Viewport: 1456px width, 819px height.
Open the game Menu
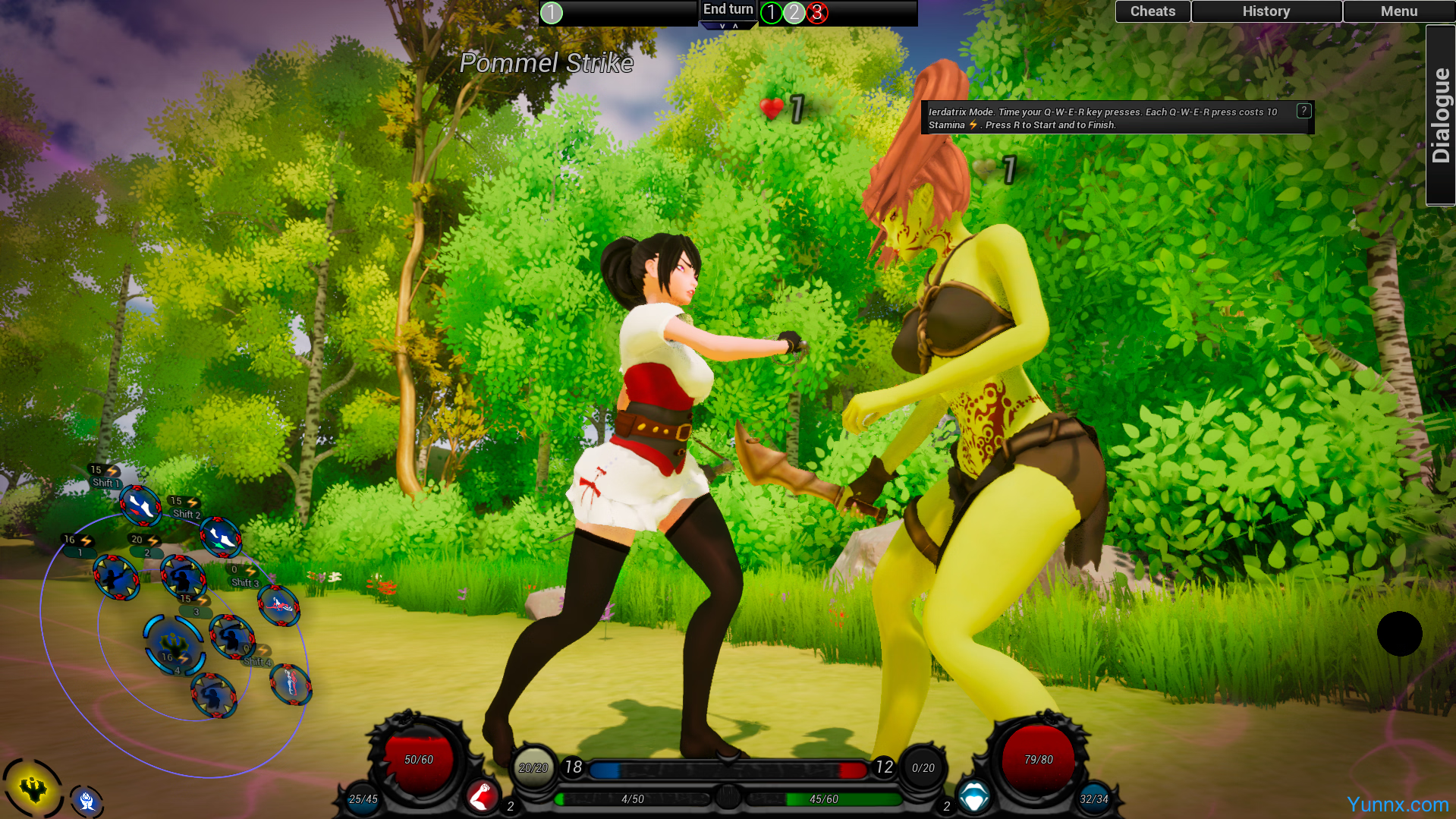1398,11
